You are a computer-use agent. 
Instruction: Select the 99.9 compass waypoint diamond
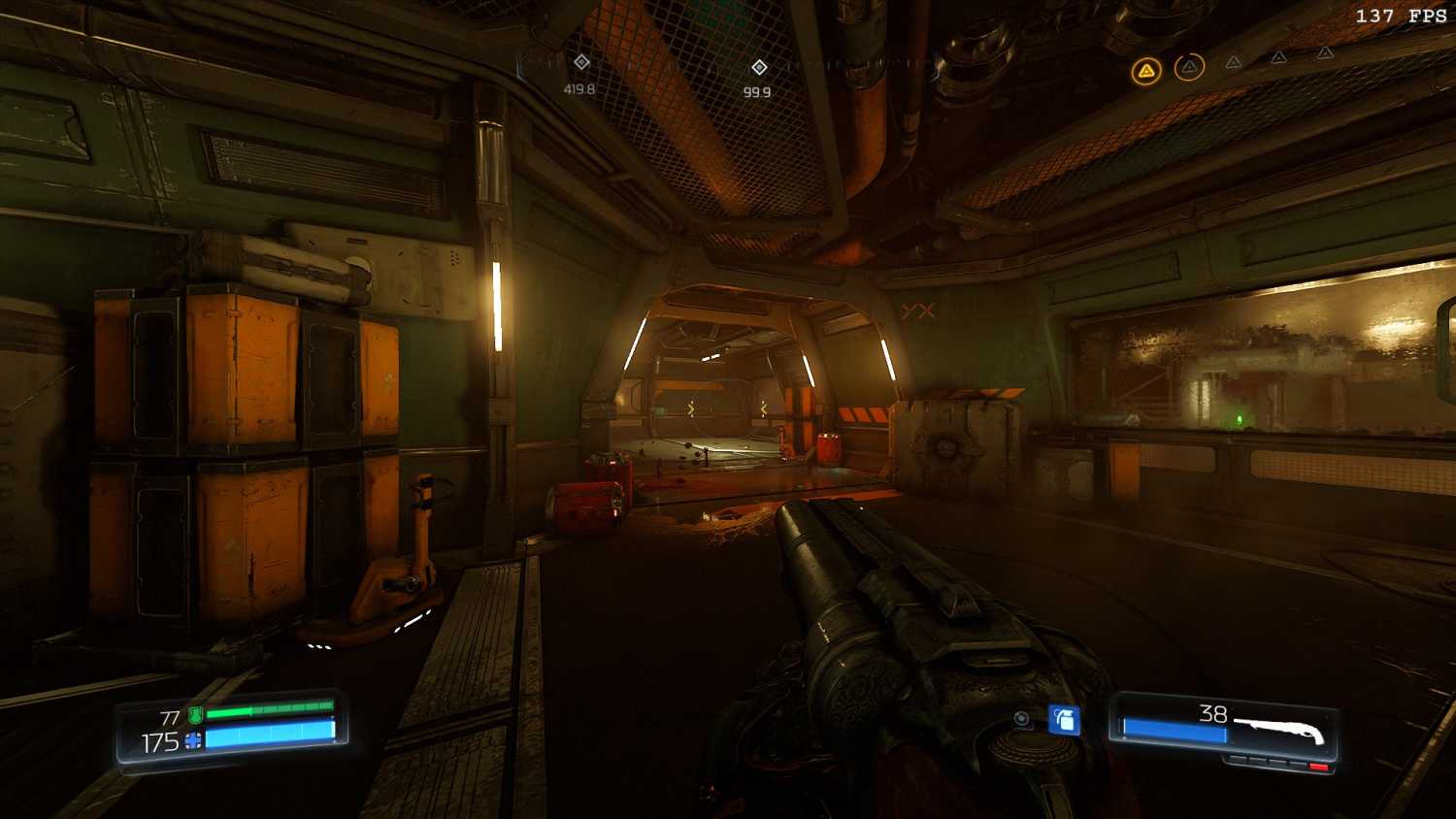coord(759,67)
